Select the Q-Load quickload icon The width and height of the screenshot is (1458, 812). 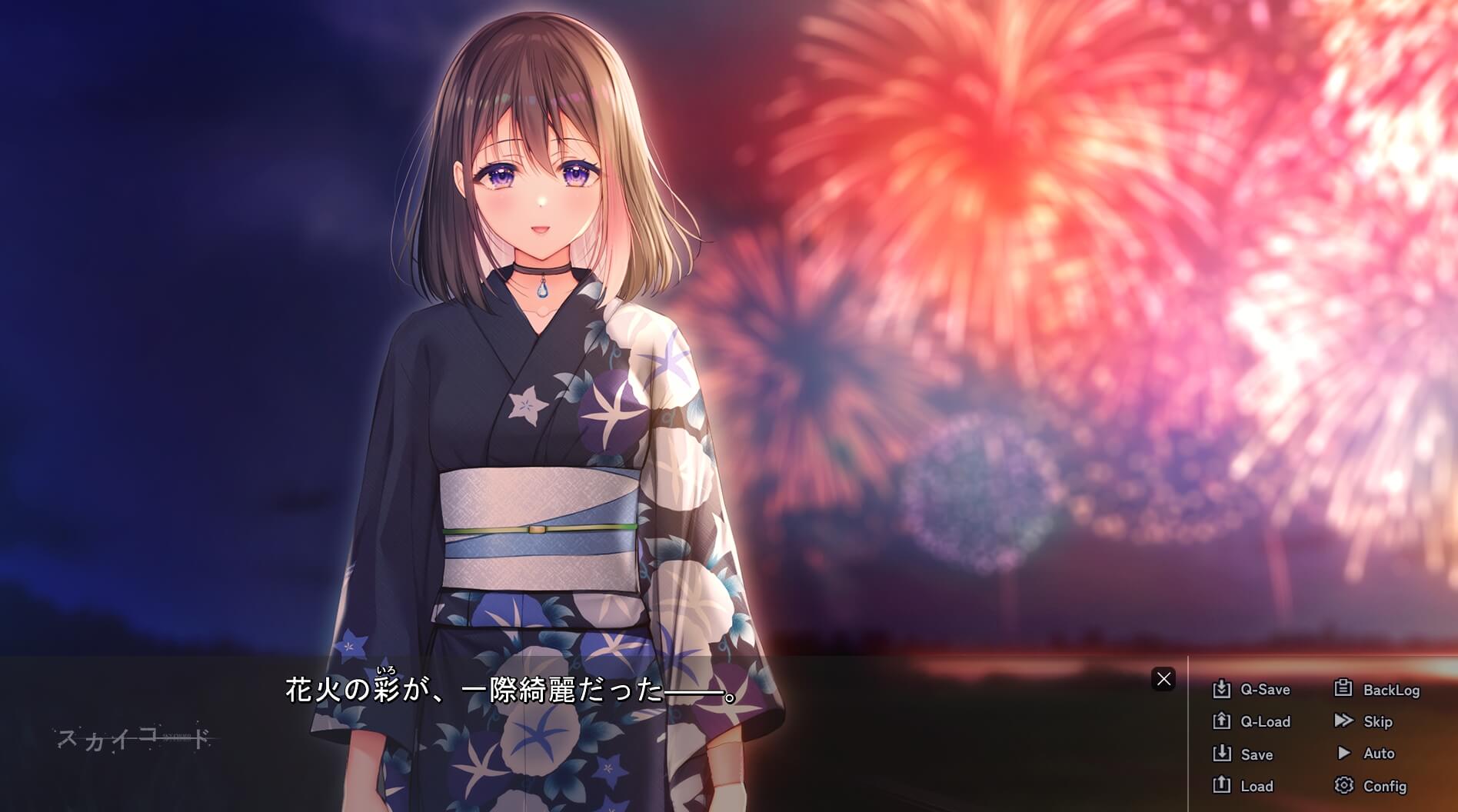coord(1223,722)
